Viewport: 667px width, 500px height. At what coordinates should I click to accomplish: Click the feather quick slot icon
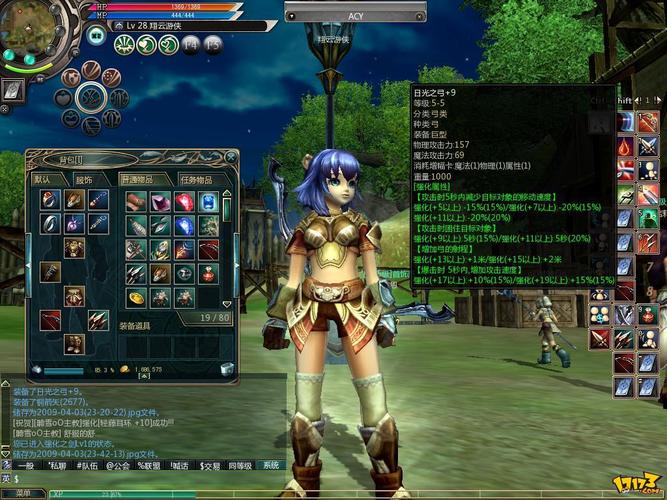pyautogui.click(x=14, y=89)
